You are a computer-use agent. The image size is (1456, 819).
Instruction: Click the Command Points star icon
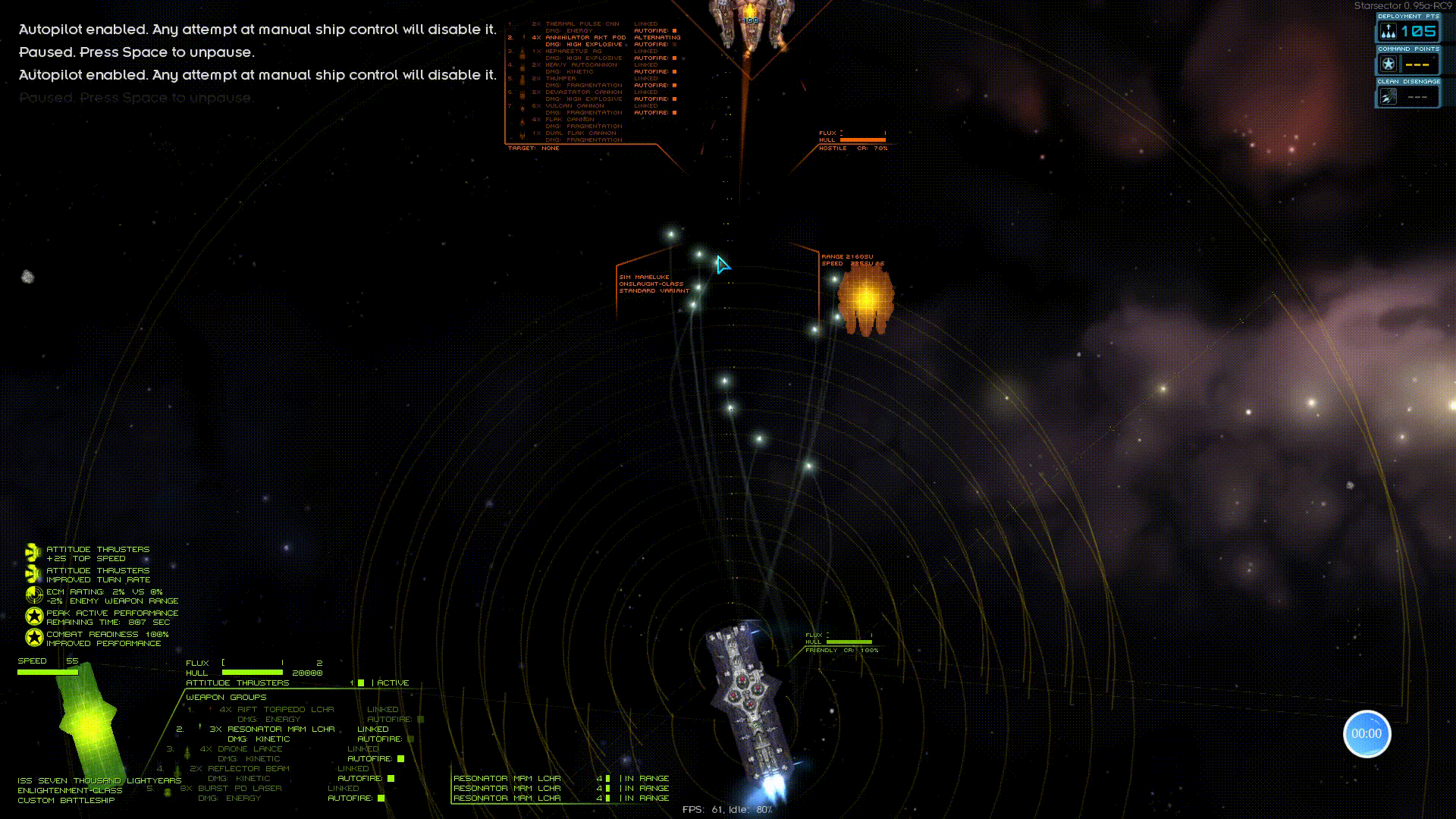[x=1389, y=63]
